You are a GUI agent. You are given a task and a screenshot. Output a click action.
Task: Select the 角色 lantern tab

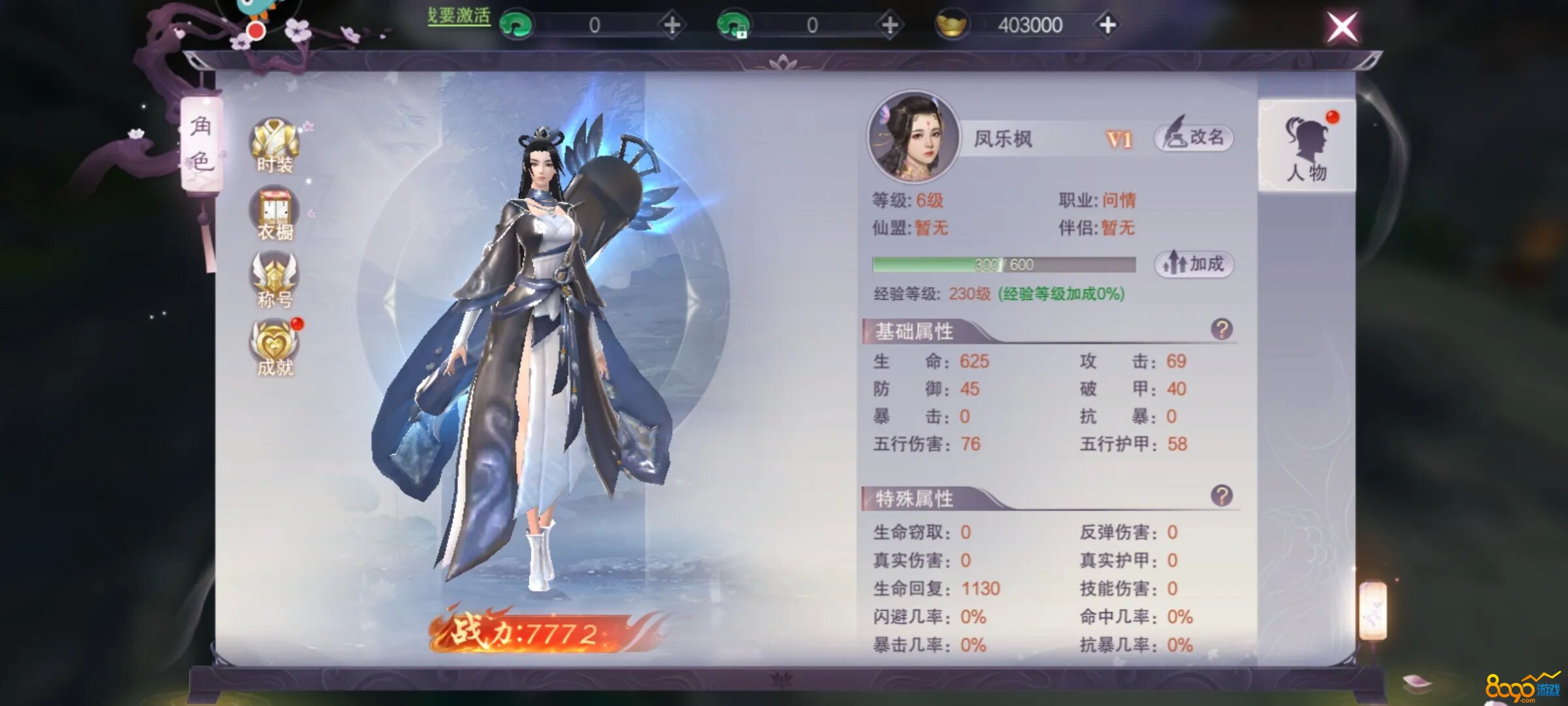[x=201, y=144]
